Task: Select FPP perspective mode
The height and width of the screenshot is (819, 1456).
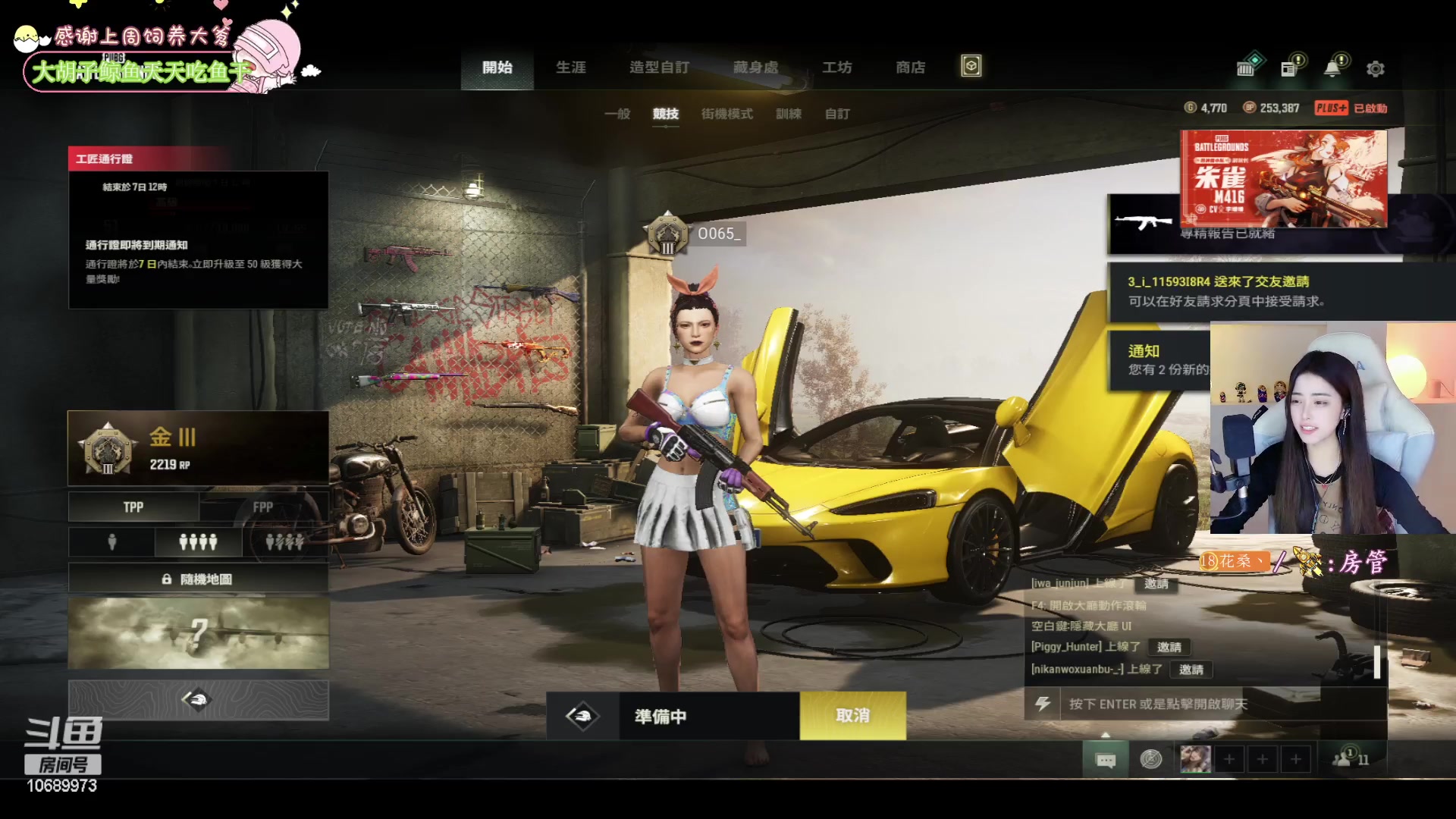Action: pyautogui.click(x=263, y=507)
